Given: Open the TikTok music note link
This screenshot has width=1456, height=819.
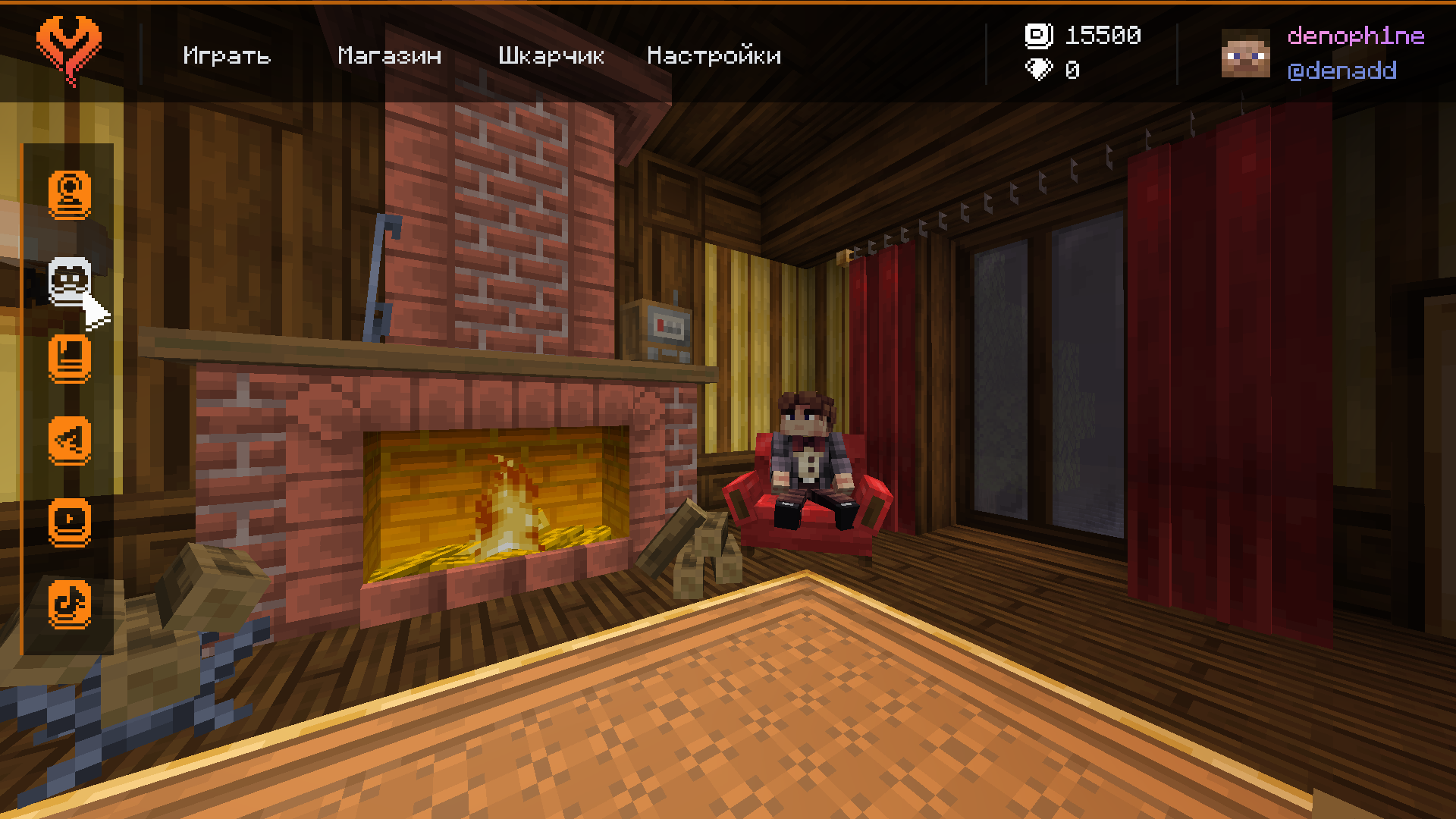Looking at the screenshot, I should 70,604.
